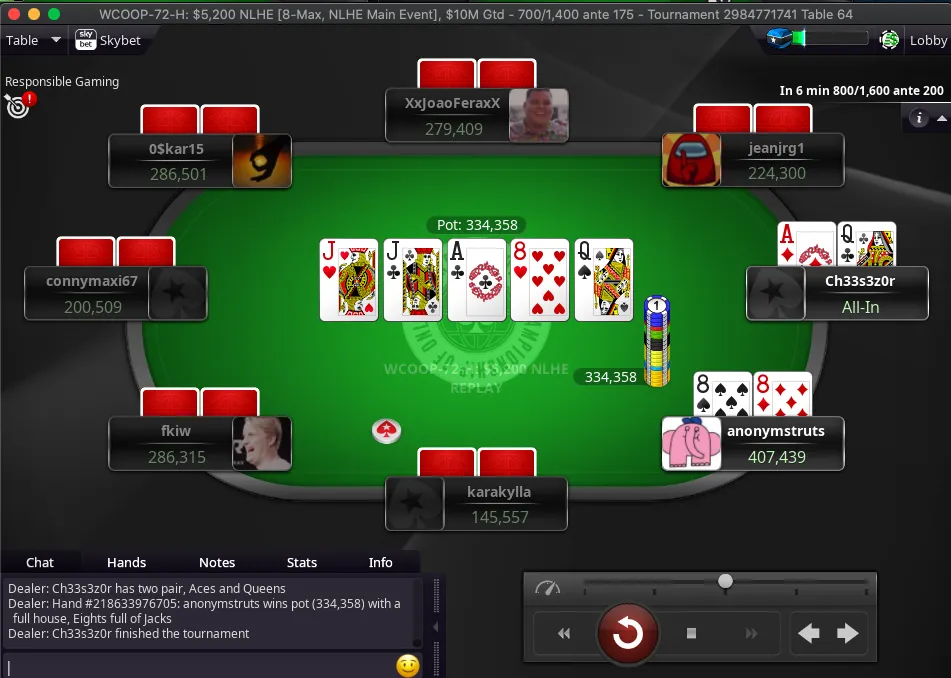Open the Lobby
Image resolution: width=951 pixels, height=678 pixels.
927,41
